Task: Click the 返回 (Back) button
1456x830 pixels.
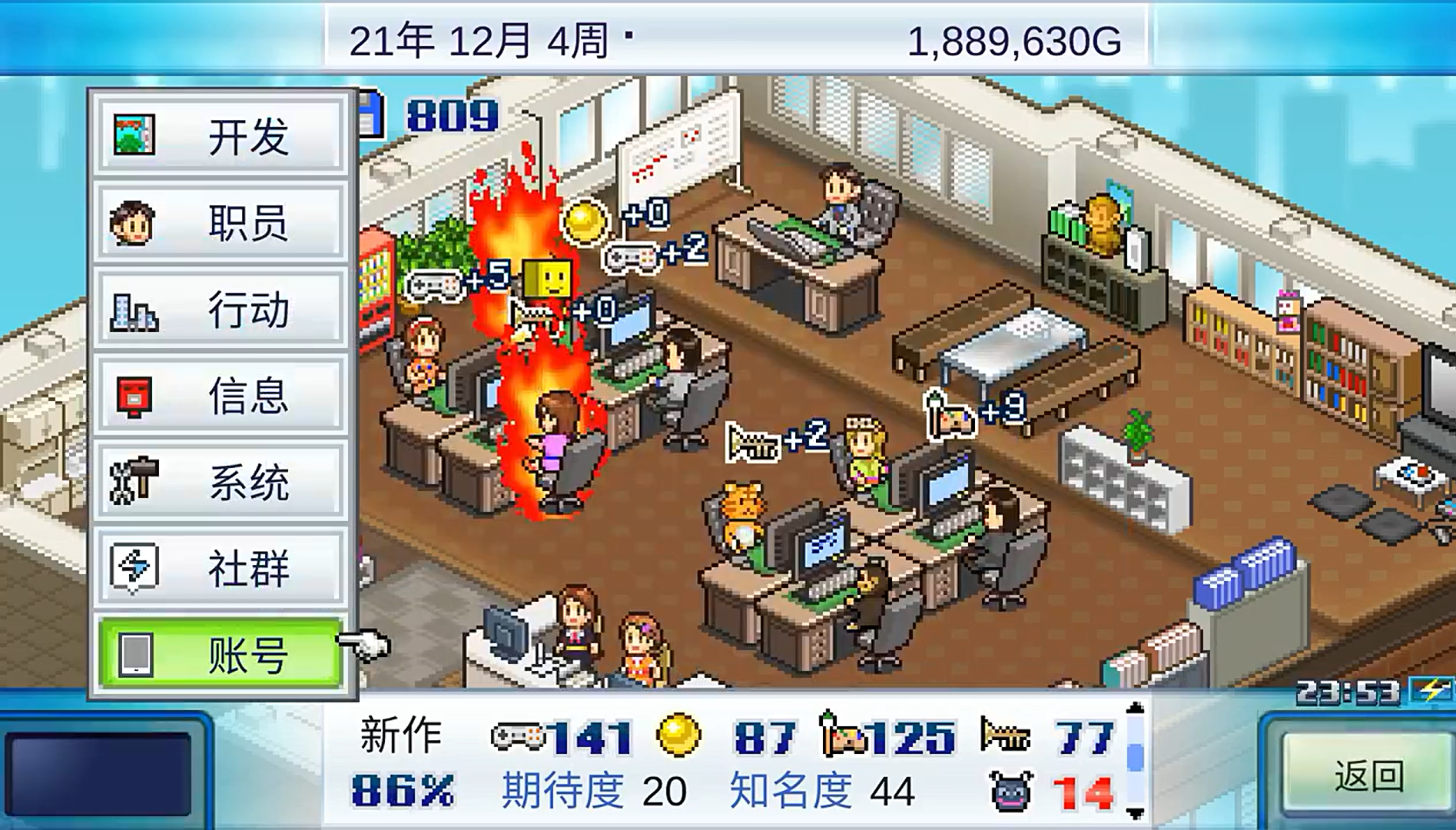Action: 1368,775
